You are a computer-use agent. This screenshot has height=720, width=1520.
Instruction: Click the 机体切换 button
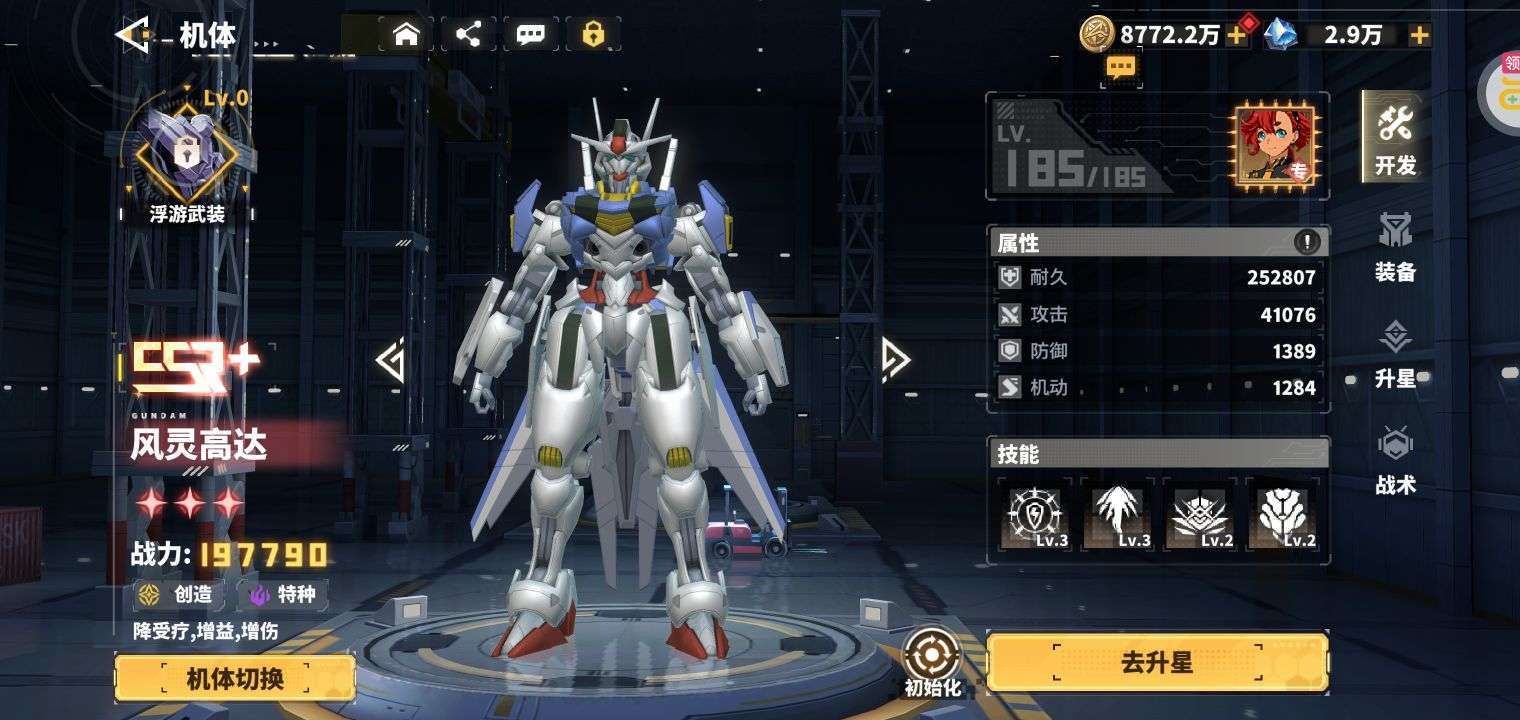235,679
